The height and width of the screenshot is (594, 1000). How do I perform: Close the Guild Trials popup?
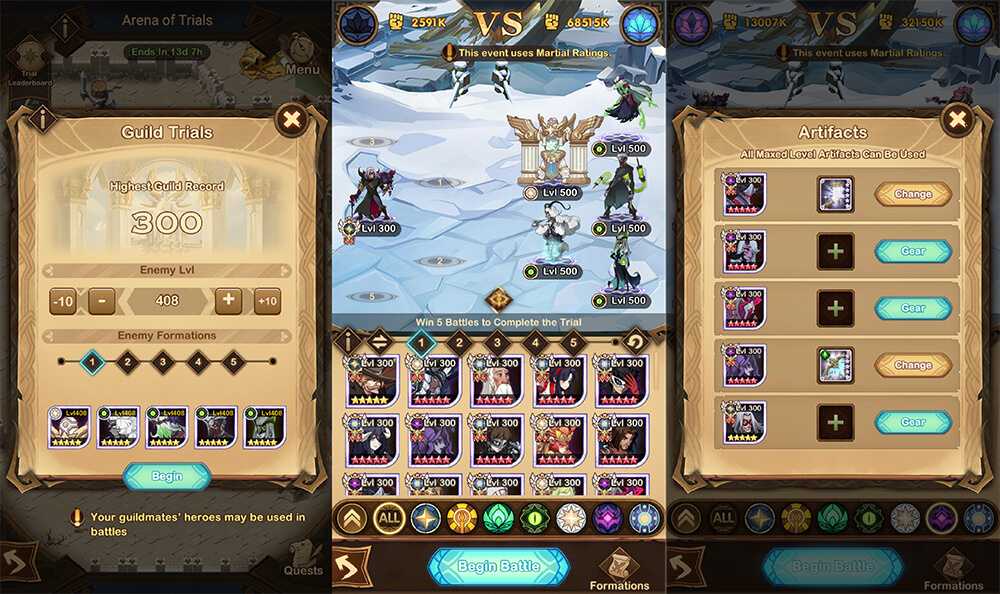pyautogui.click(x=291, y=121)
